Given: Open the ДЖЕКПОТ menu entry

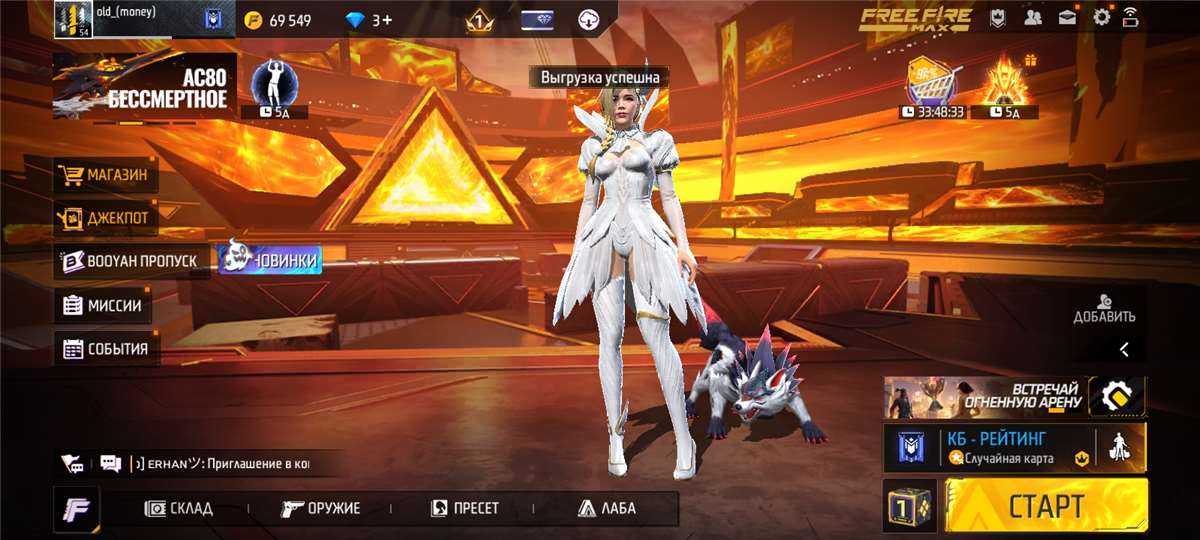Looking at the screenshot, I should click(106, 216).
